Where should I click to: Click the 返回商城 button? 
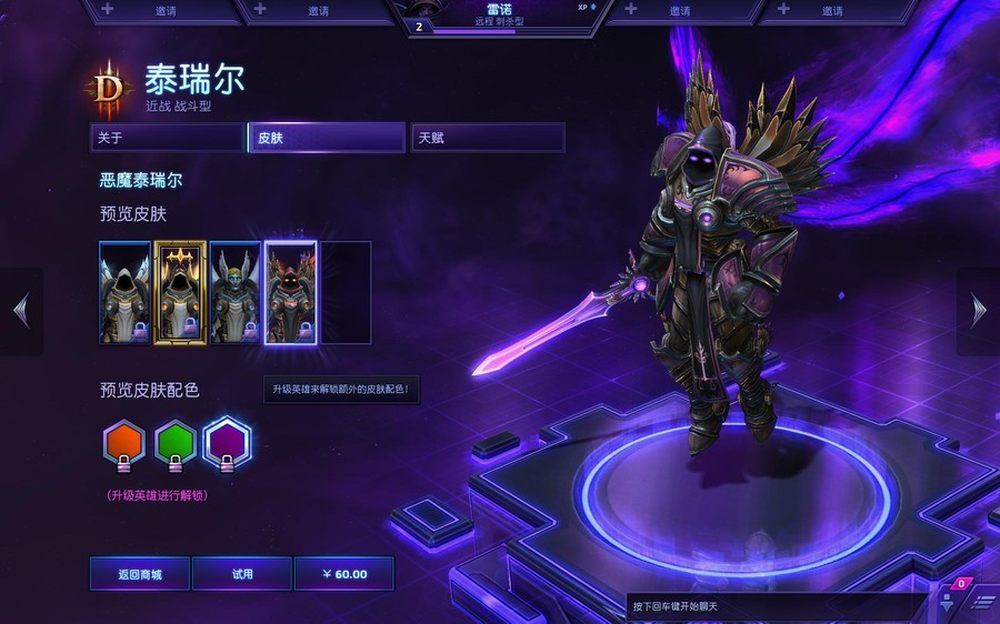[140, 574]
